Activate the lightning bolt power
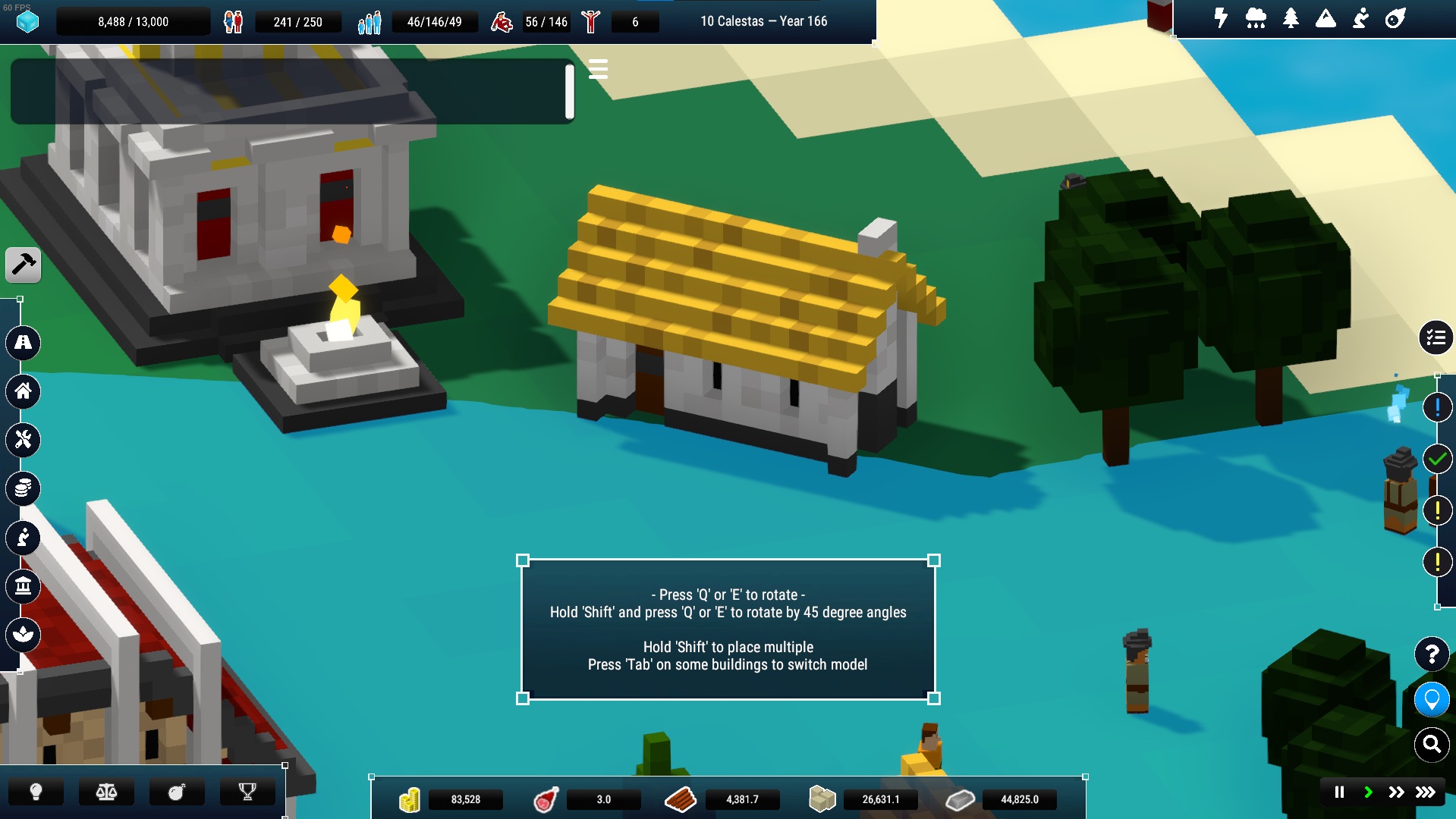Screen dimensions: 1456x819 point(1221,18)
